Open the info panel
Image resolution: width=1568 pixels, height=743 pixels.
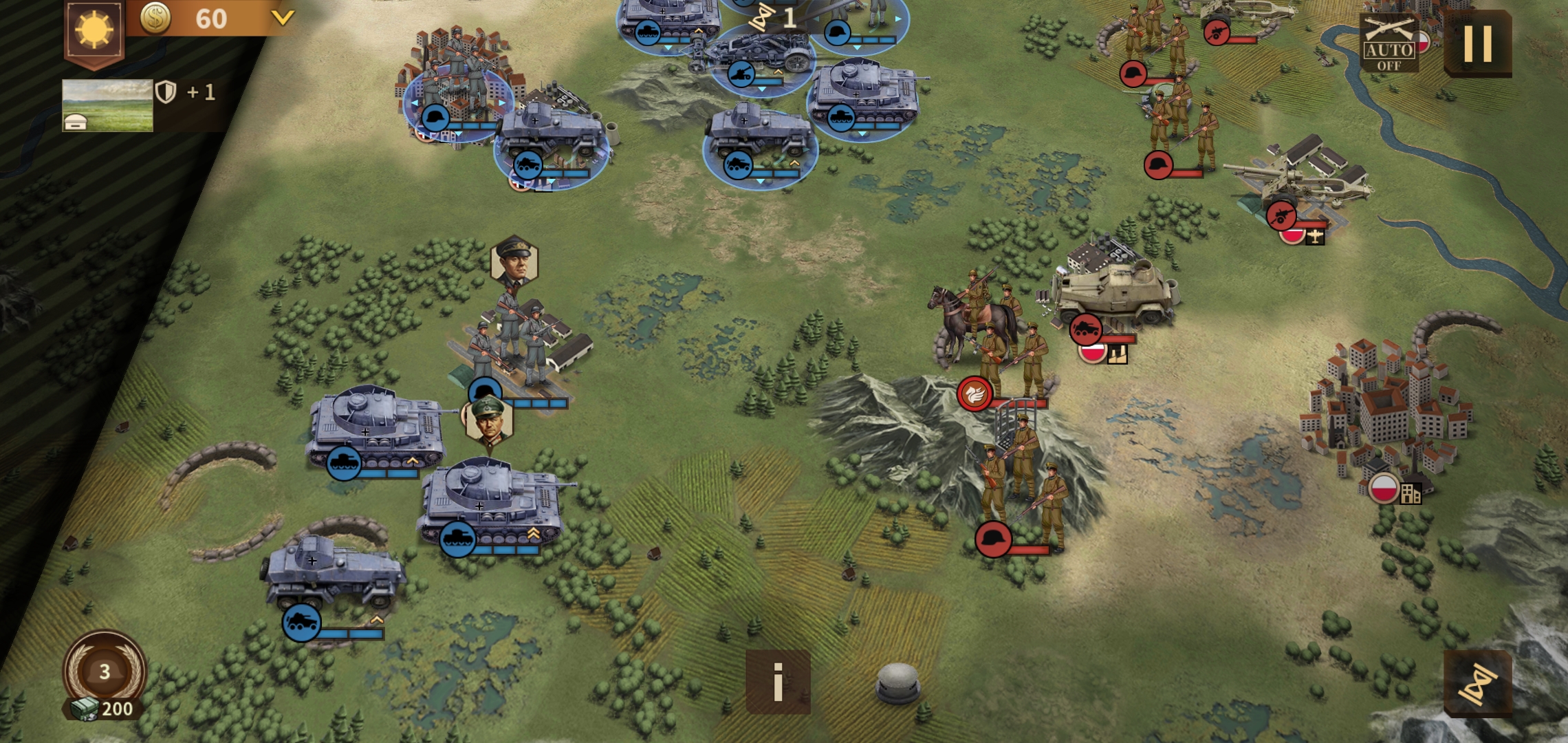(778, 682)
